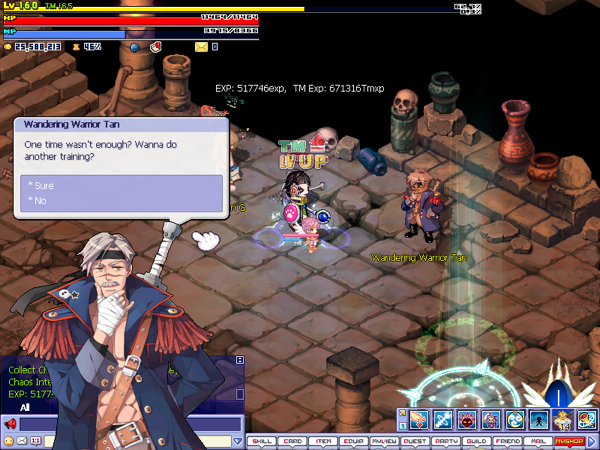Open the QUEST log
The width and height of the screenshot is (600, 450).
[x=415, y=440]
